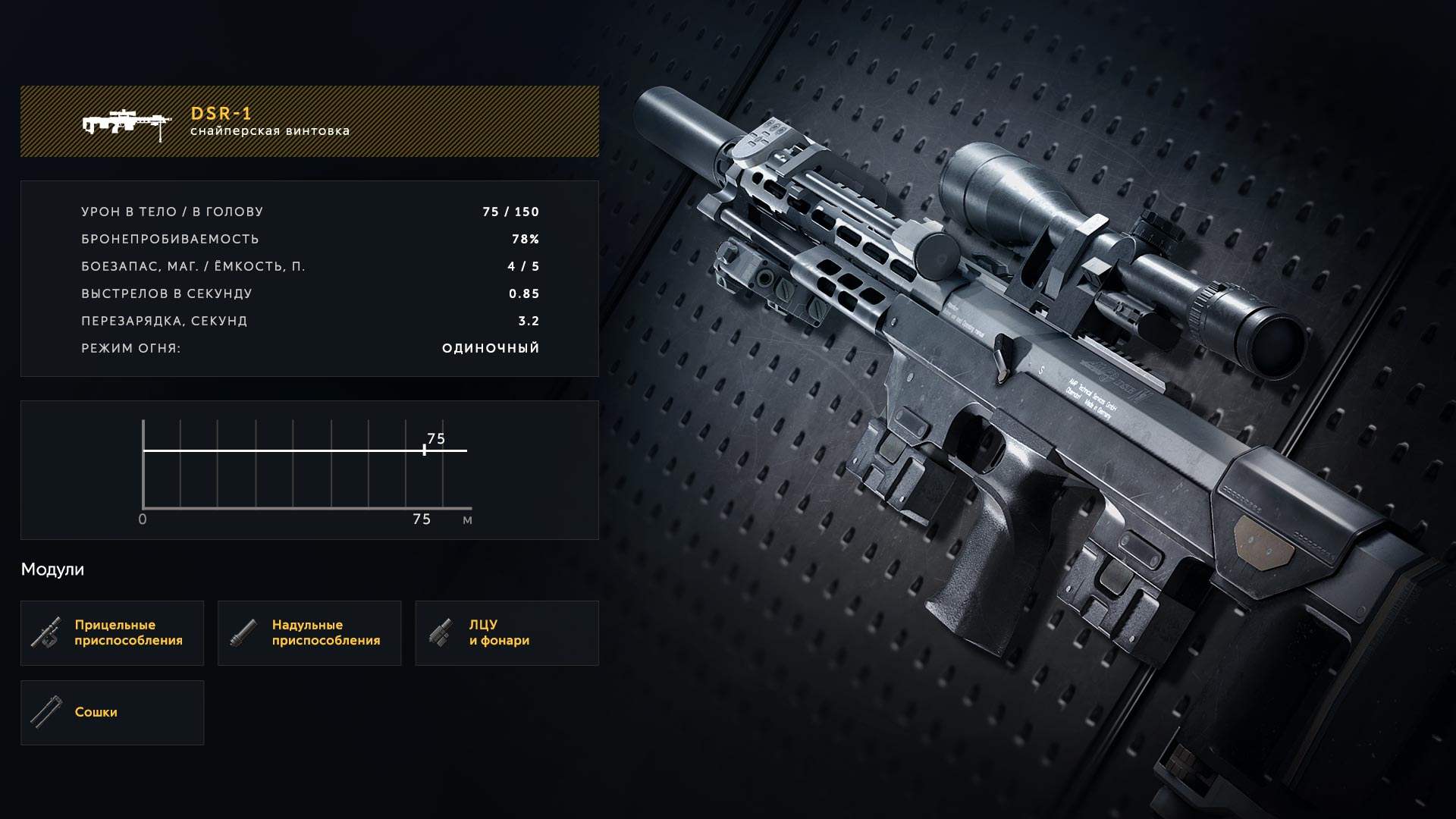This screenshot has width=1456, height=819.
Task: Choose the ЛЦУ и фонари module tile
Action: (x=507, y=633)
